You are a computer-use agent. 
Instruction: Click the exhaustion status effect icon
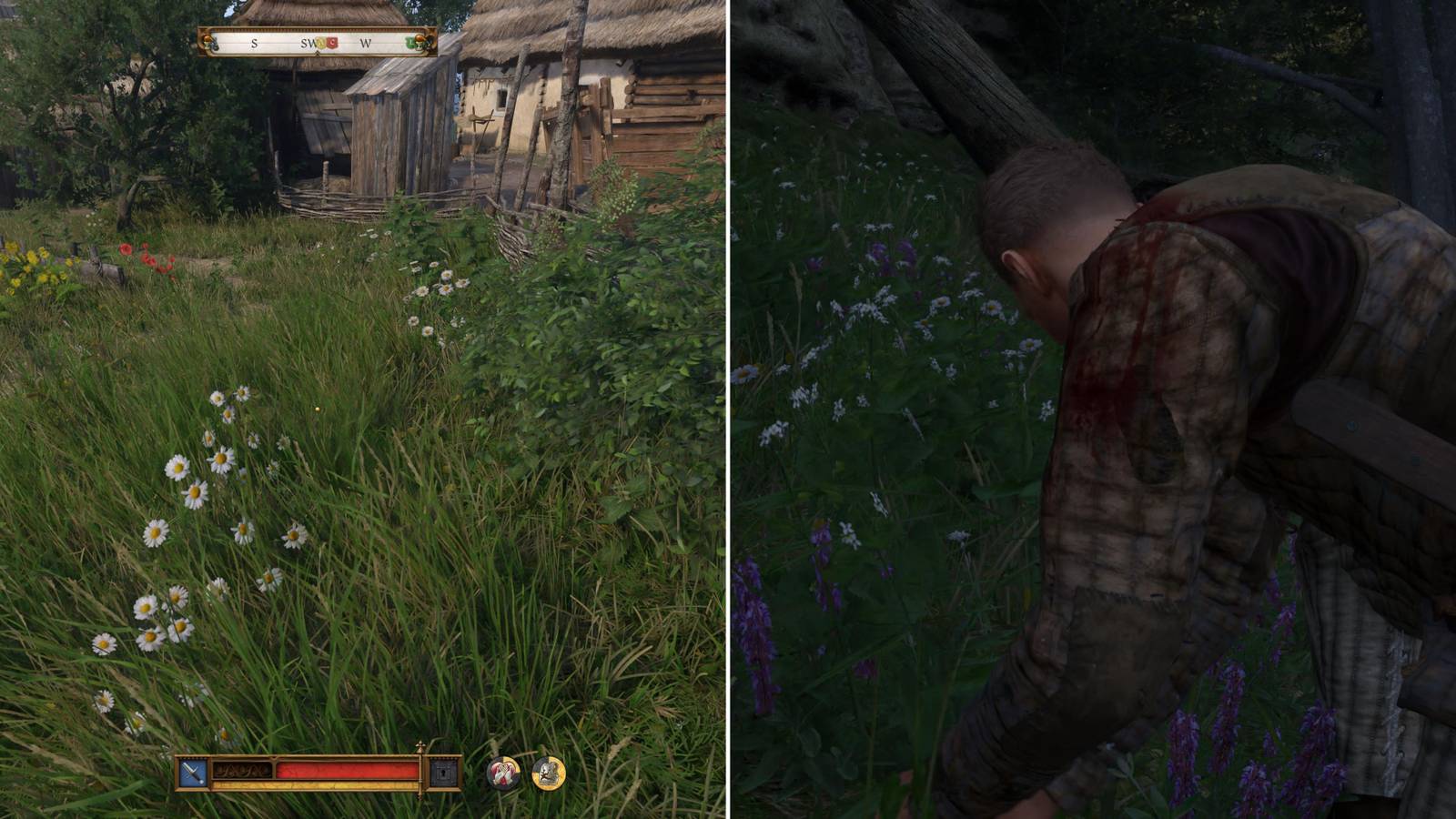coord(550,772)
